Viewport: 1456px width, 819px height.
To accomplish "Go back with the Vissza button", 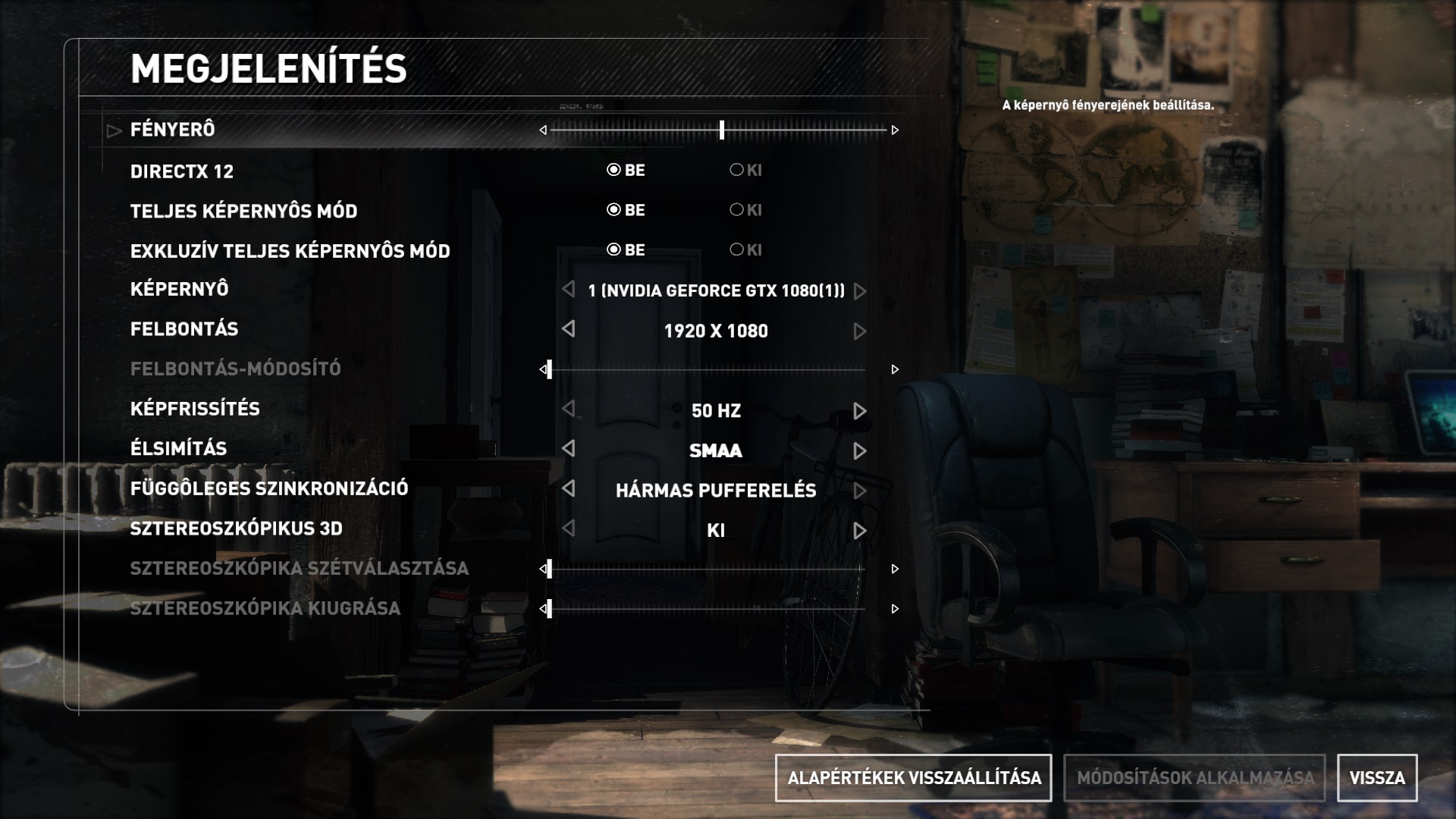I will tap(1376, 778).
